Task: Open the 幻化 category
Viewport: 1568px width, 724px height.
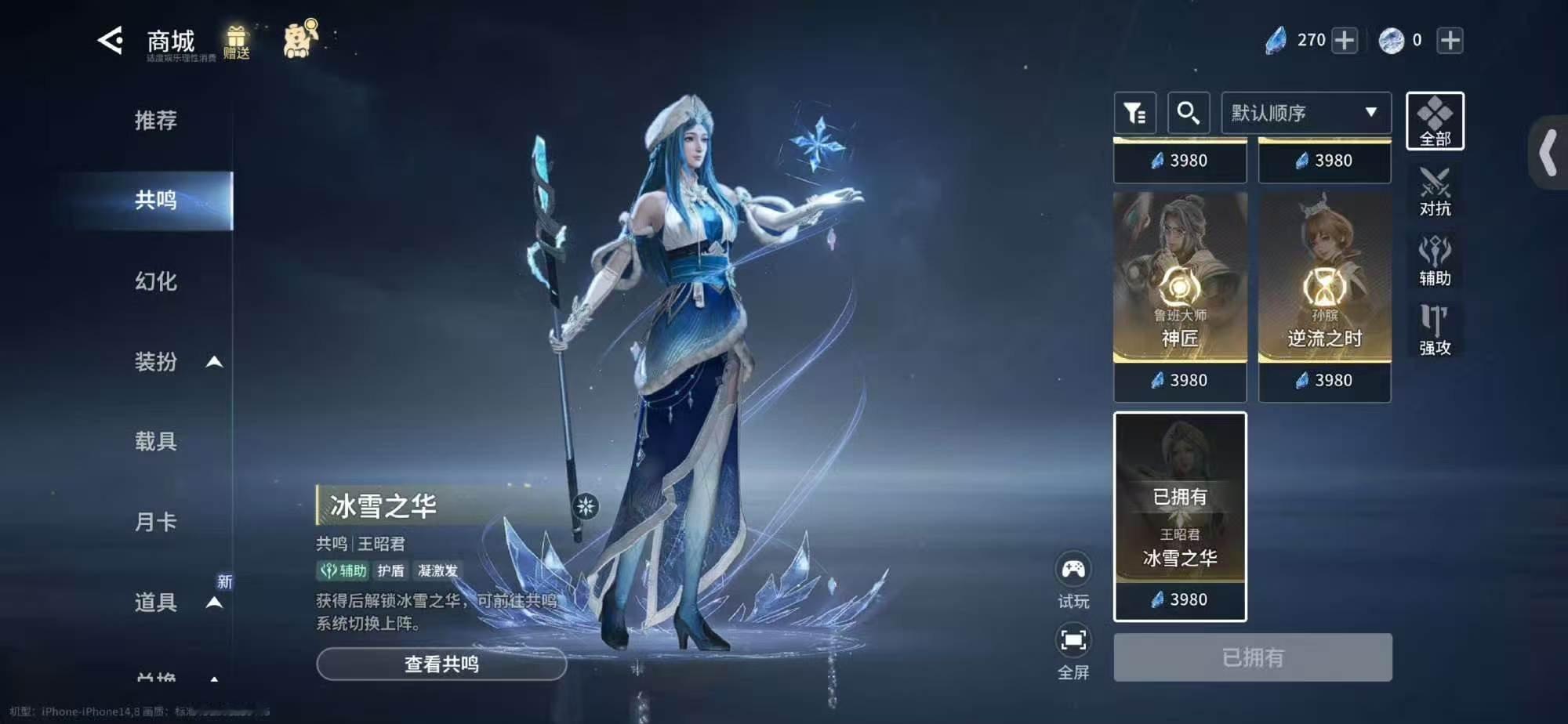Action: coord(156,281)
